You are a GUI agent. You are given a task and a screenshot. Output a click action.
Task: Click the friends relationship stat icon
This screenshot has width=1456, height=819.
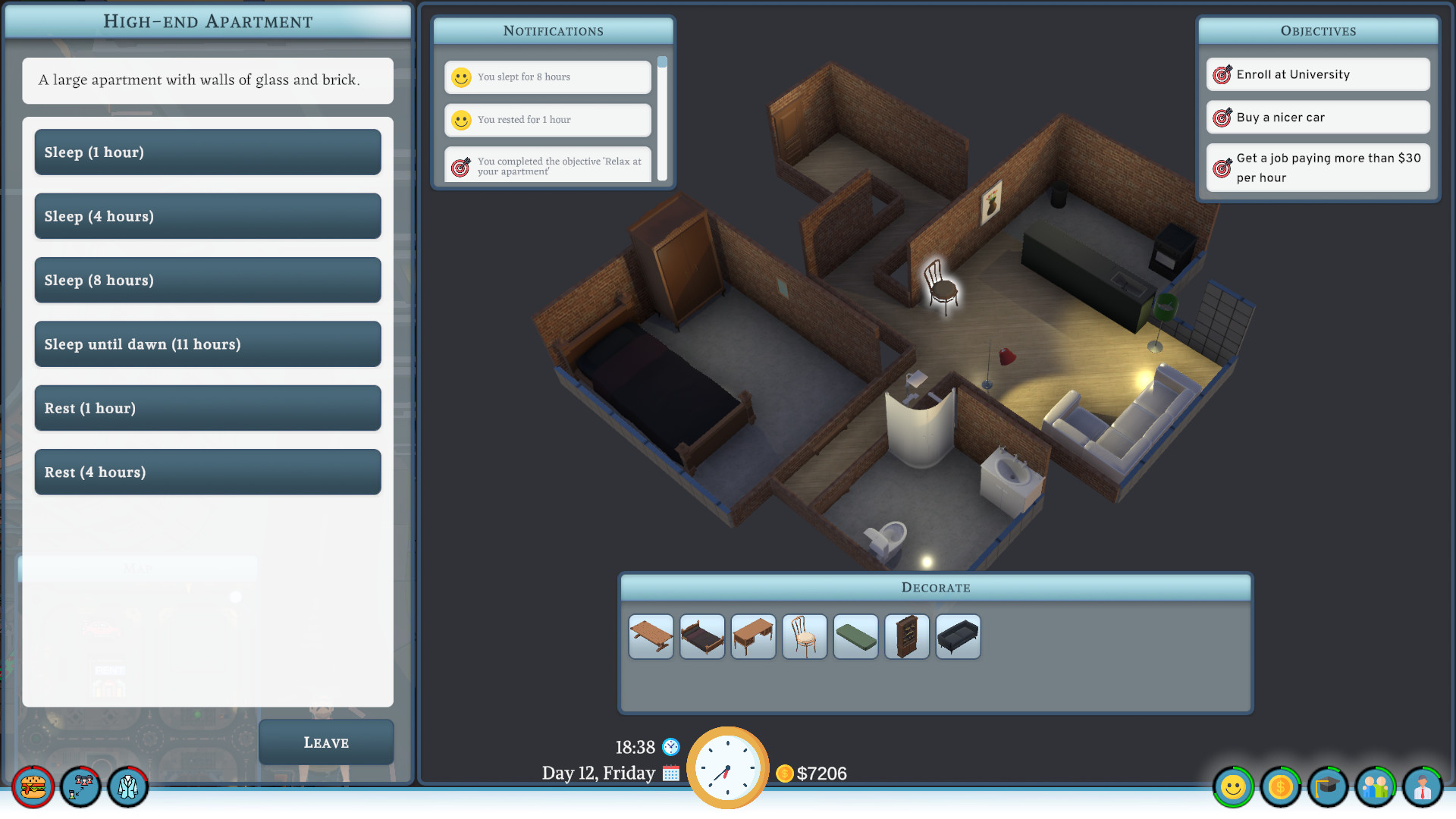1376,788
